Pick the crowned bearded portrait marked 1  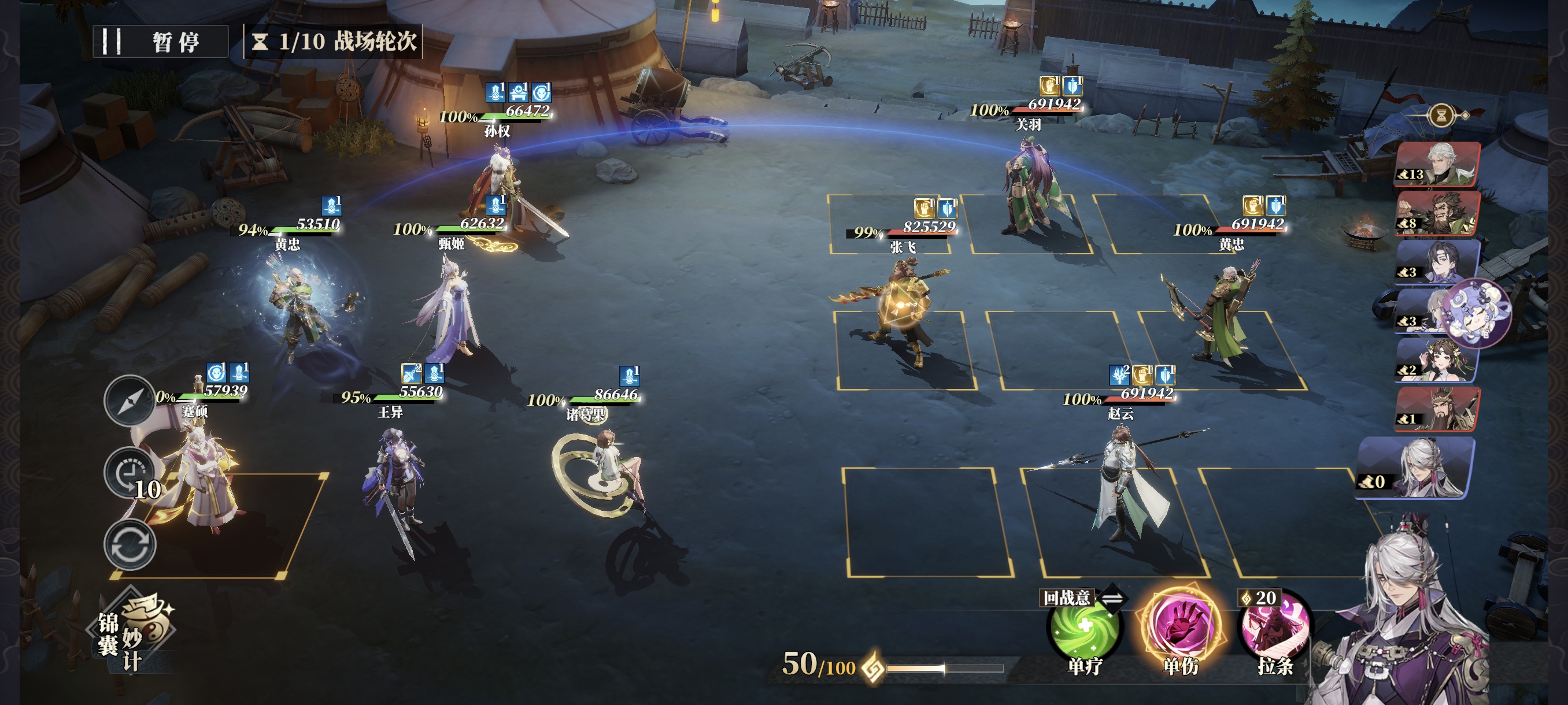tap(1438, 409)
